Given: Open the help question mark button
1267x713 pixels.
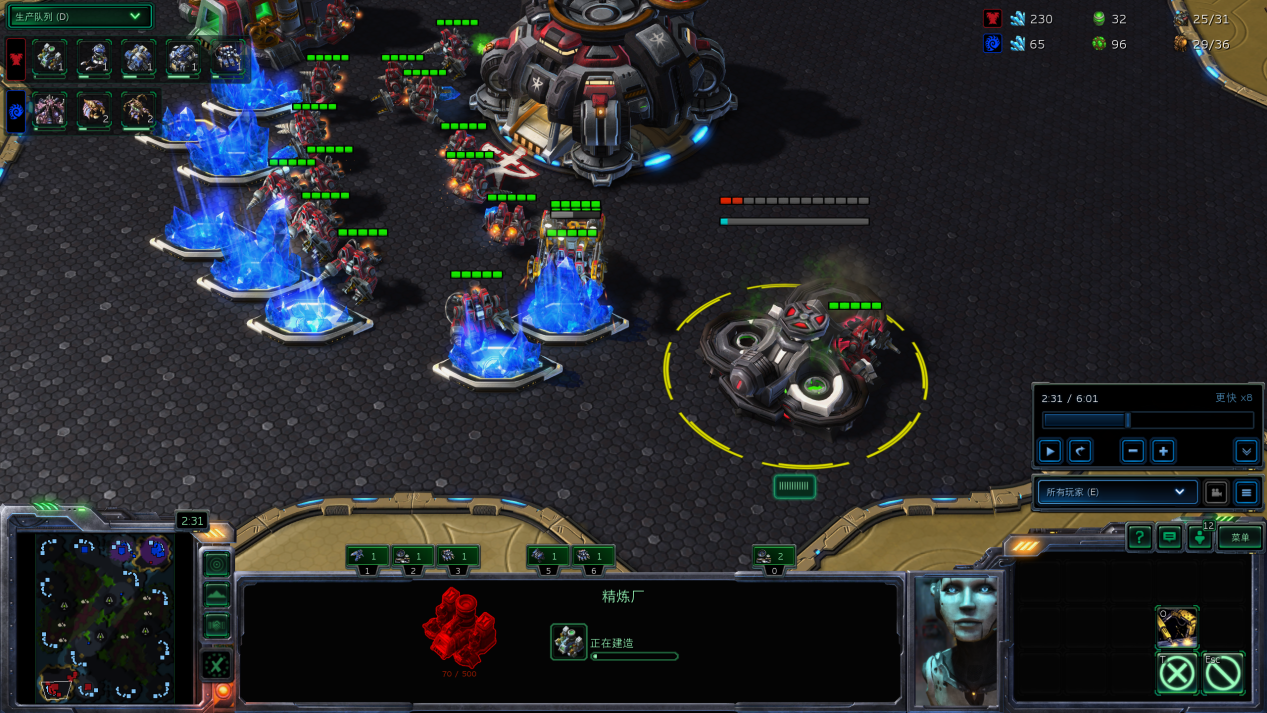Looking at the screenshot, I should [1139, 538].
